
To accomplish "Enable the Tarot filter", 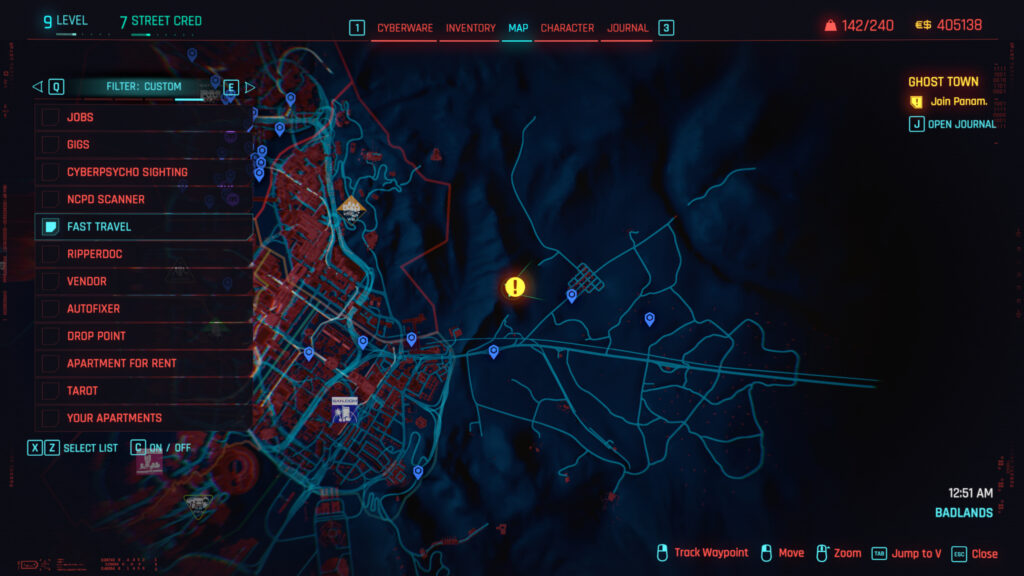I will [51, 391].
